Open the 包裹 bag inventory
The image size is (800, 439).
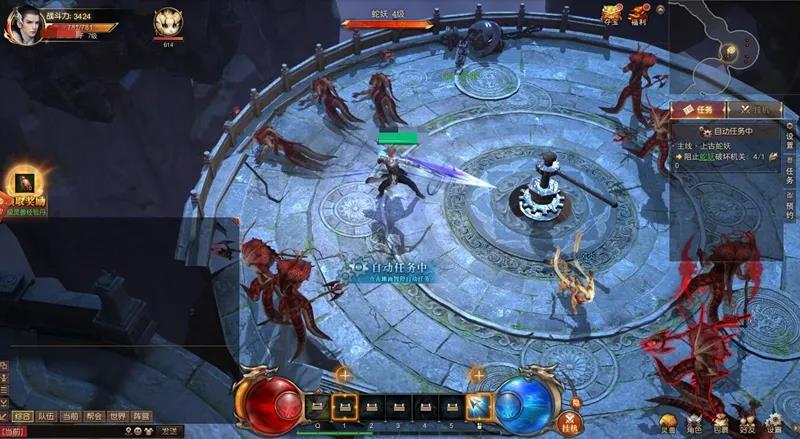720,424
